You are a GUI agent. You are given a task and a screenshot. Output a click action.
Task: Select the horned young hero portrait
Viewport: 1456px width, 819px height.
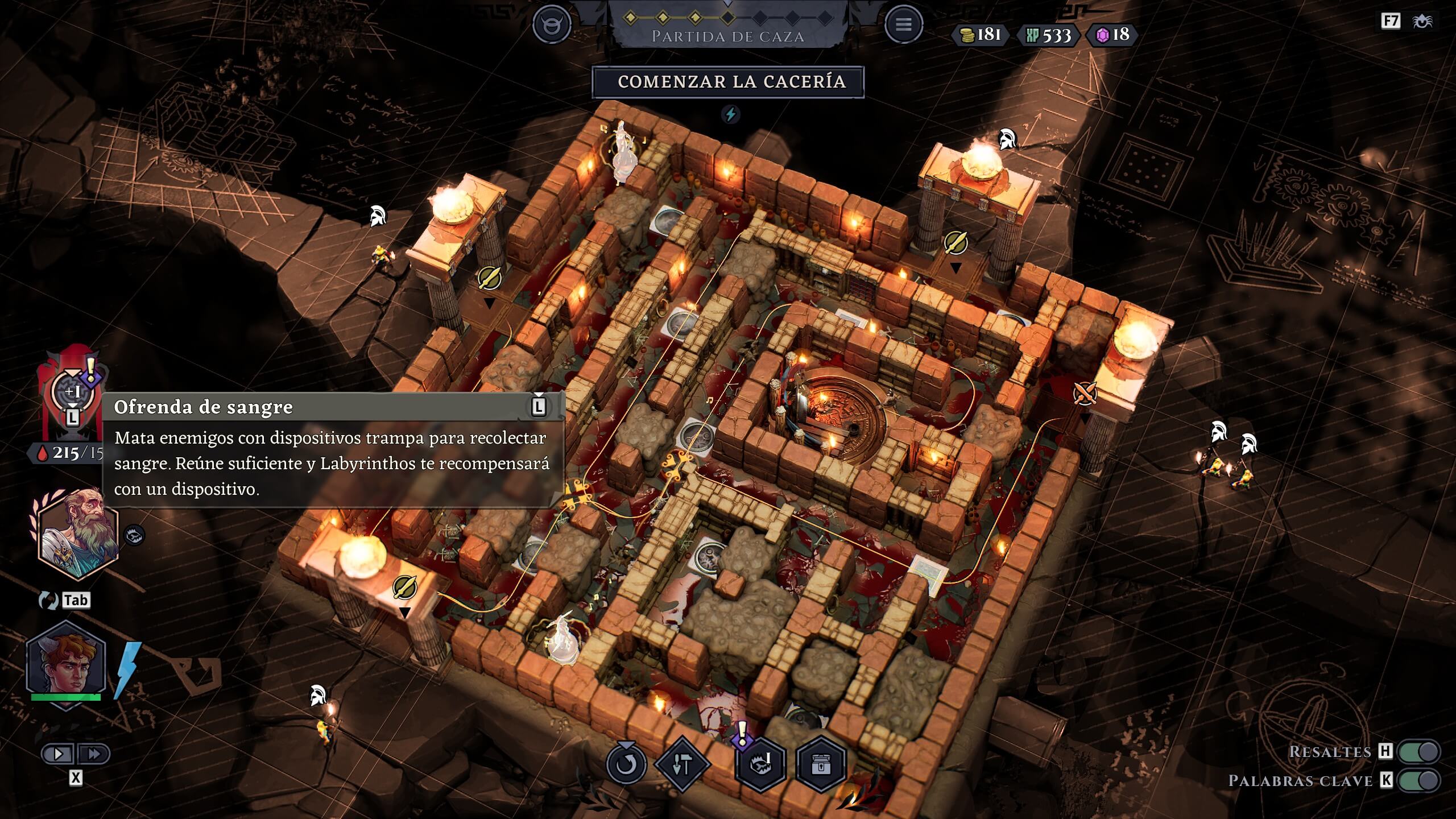[x=67, y=664]
